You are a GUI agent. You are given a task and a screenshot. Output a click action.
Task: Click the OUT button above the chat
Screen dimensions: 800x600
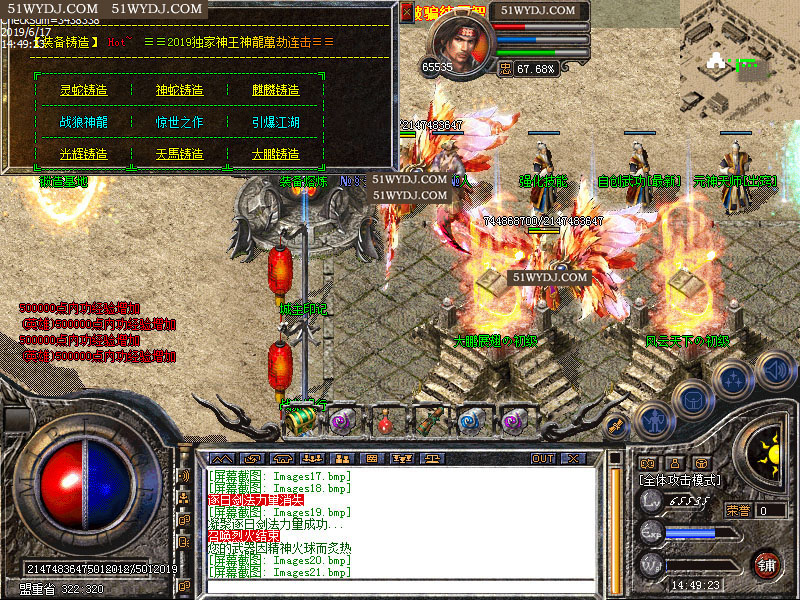pos(542,458)
